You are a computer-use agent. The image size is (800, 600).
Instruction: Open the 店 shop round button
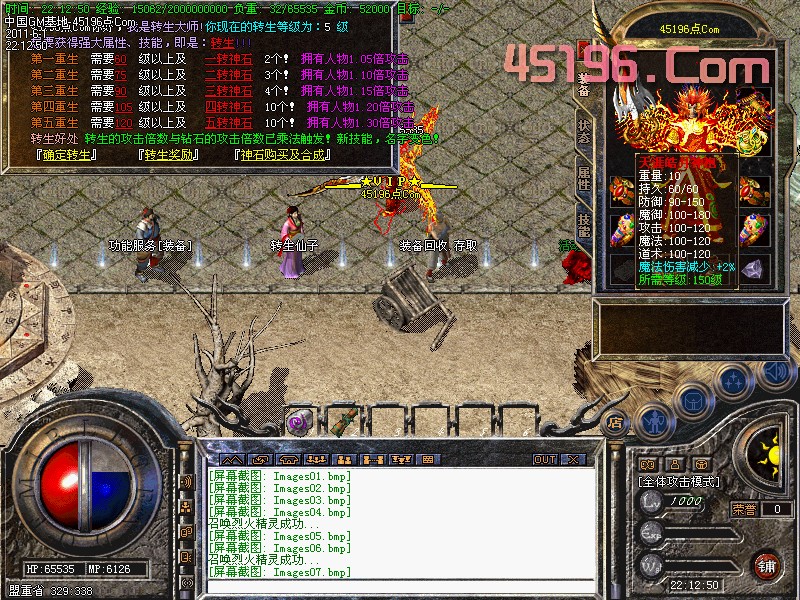coord(614,422)
